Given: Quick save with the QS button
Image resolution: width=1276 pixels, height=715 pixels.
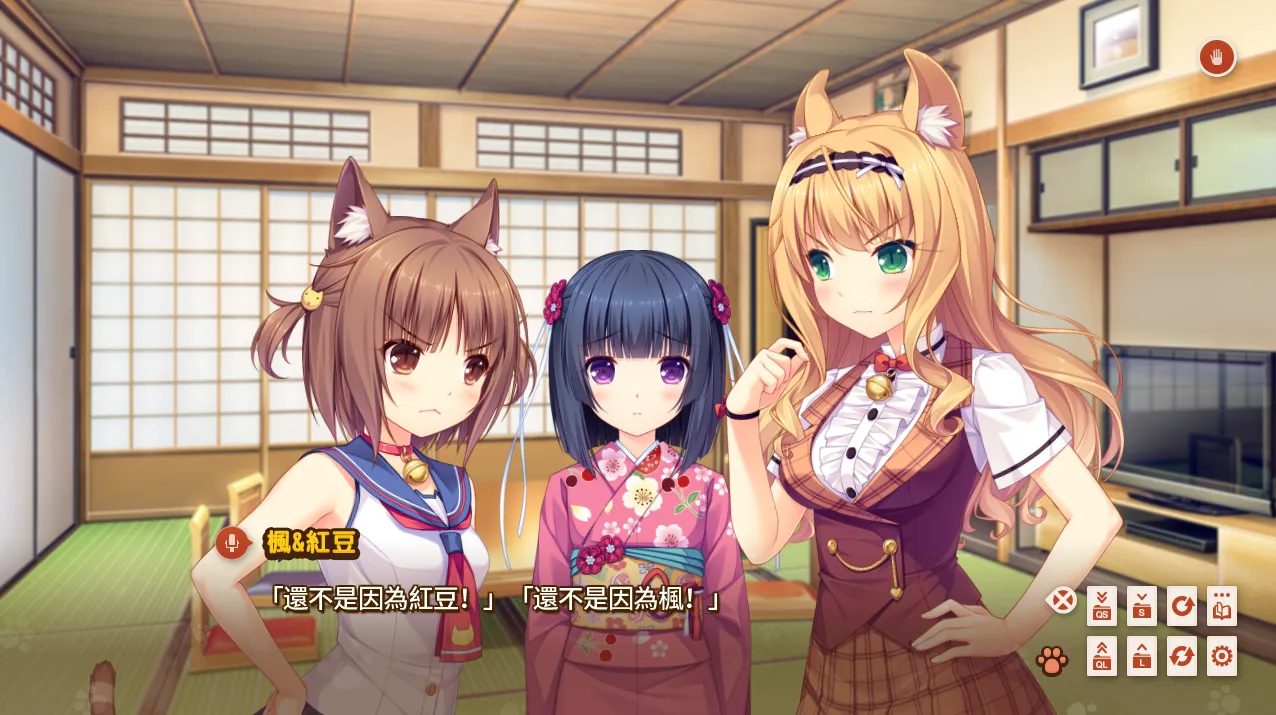Looking at the screenshot, I should (1102, 606).
